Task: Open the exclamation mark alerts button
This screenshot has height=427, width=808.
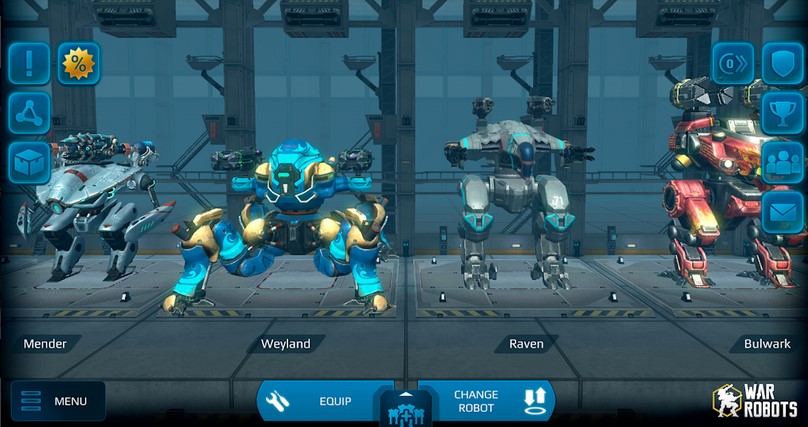Action: [x=29, y=63]
